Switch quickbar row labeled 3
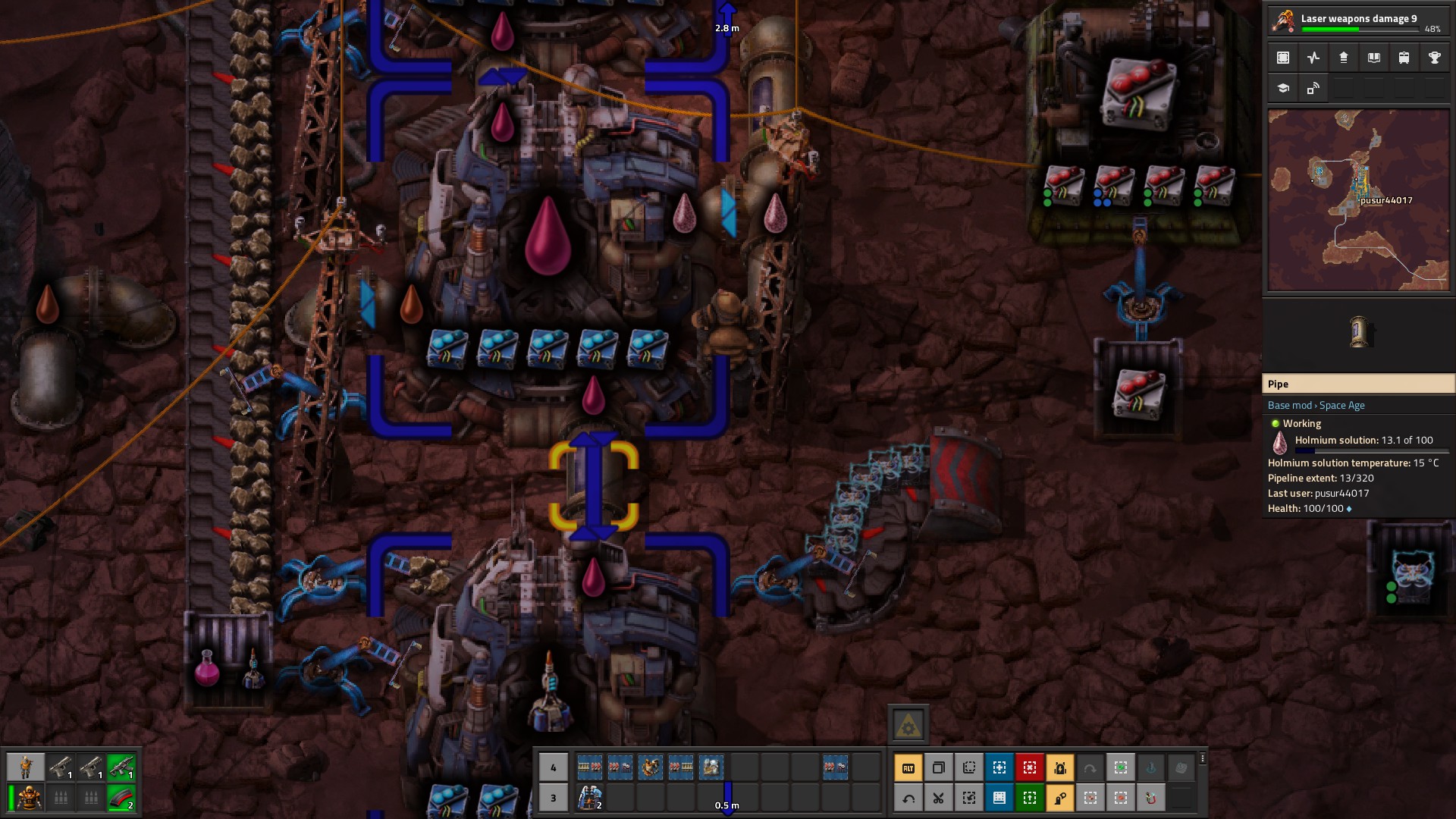 [x=554, y=798]
